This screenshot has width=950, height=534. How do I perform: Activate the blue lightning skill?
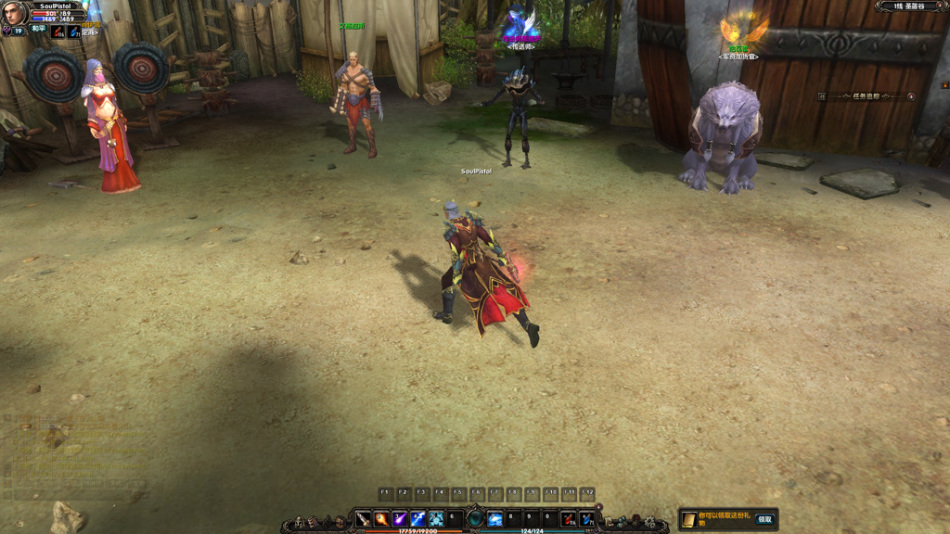click(418, 519)
